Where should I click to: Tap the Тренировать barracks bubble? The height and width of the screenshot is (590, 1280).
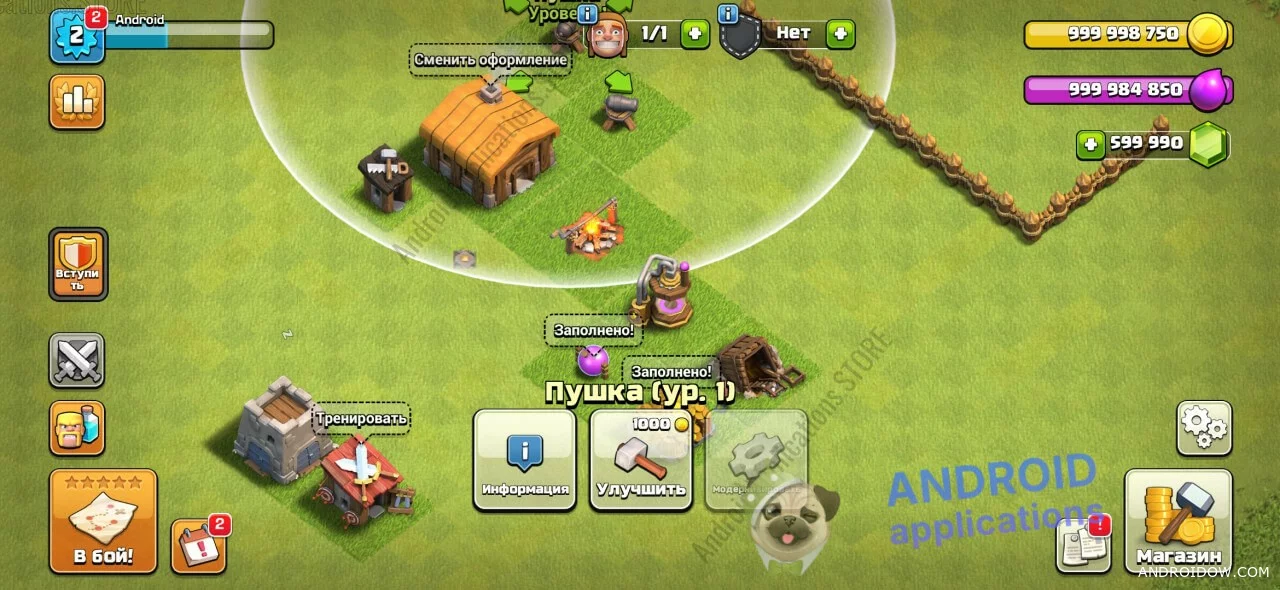click(x=361, y=418)
